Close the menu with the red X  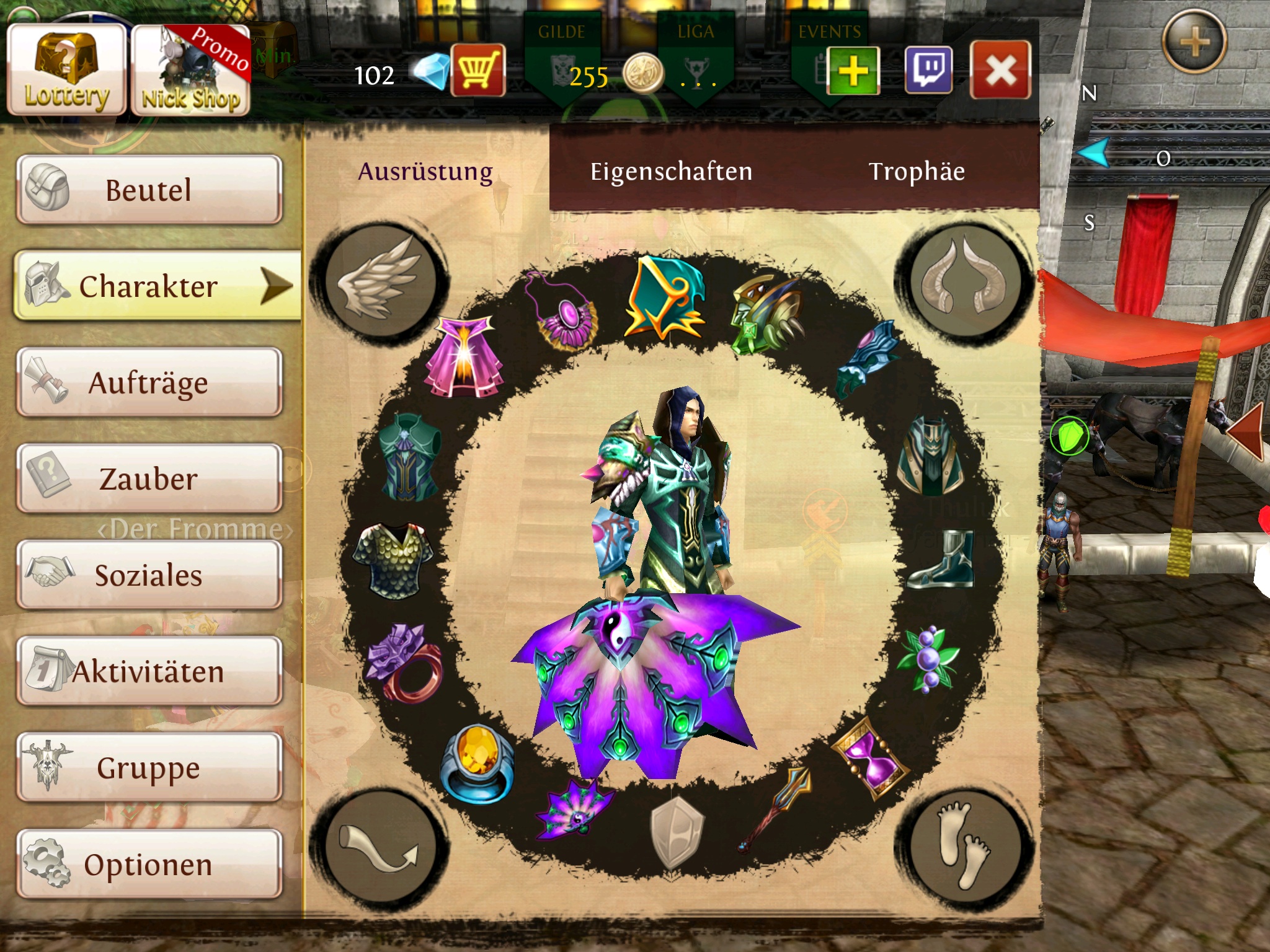tap(1000, 70)
